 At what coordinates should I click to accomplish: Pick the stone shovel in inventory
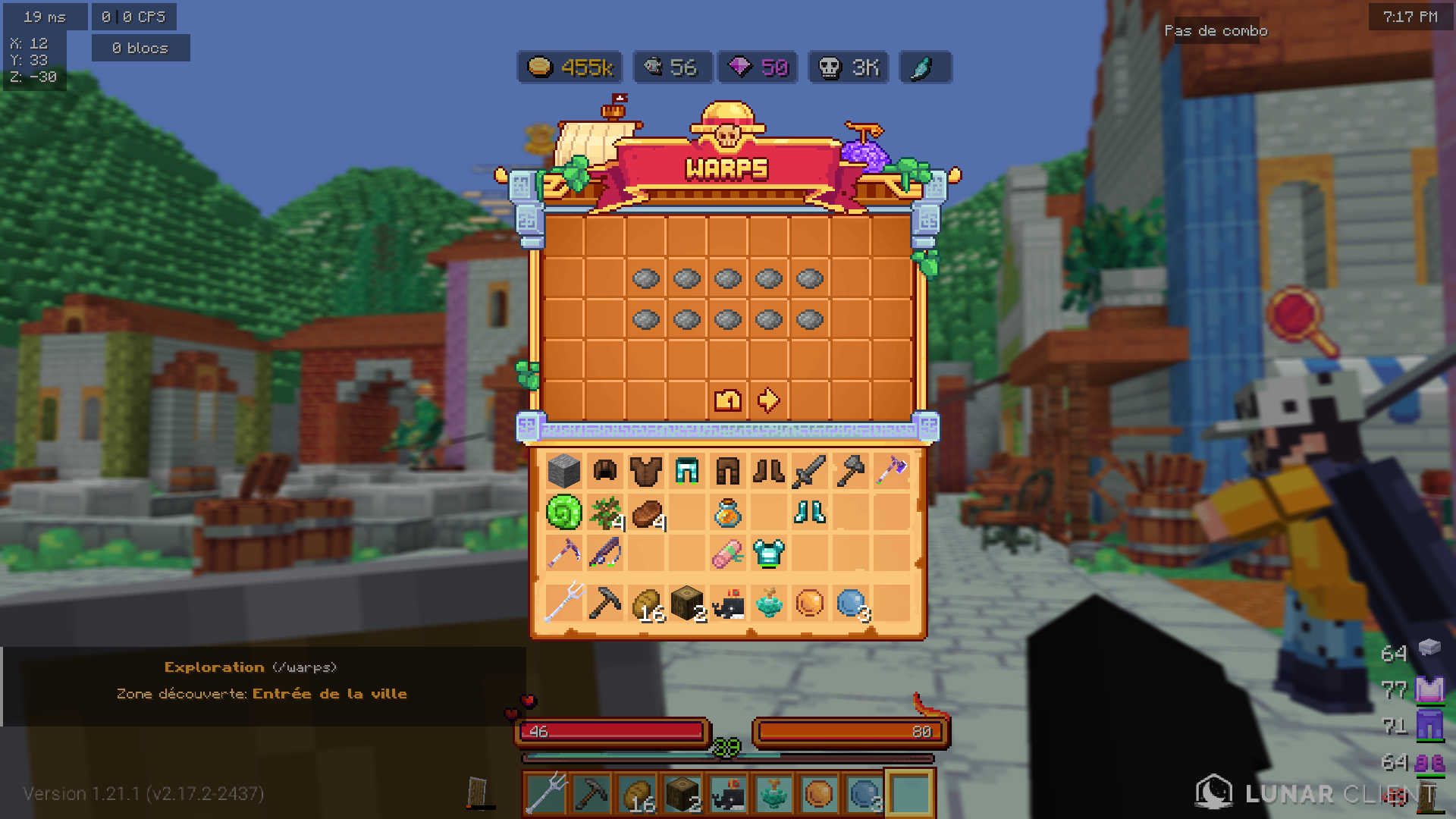point(850,472)
